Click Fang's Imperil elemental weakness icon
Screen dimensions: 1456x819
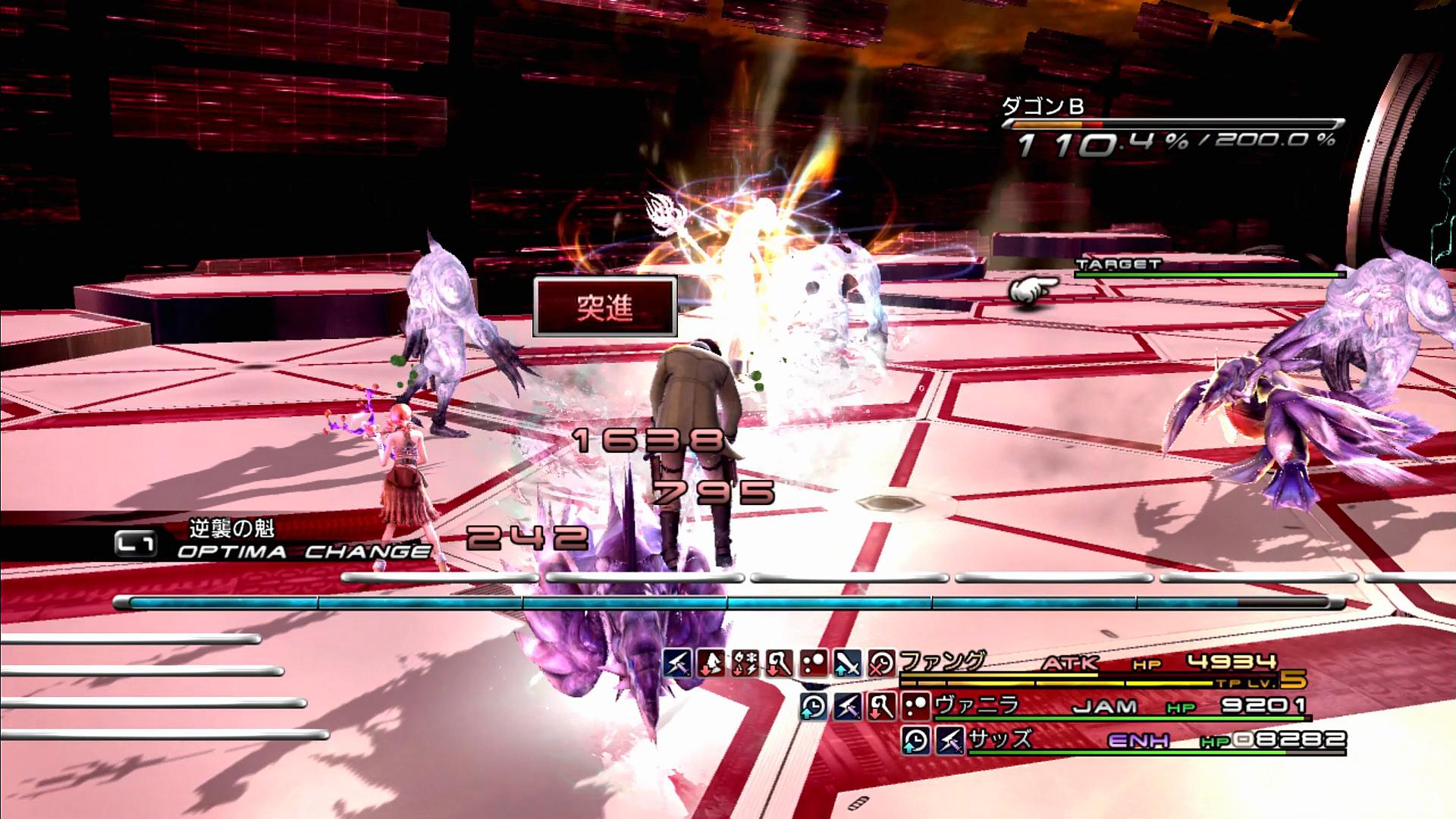coord(745,664)
